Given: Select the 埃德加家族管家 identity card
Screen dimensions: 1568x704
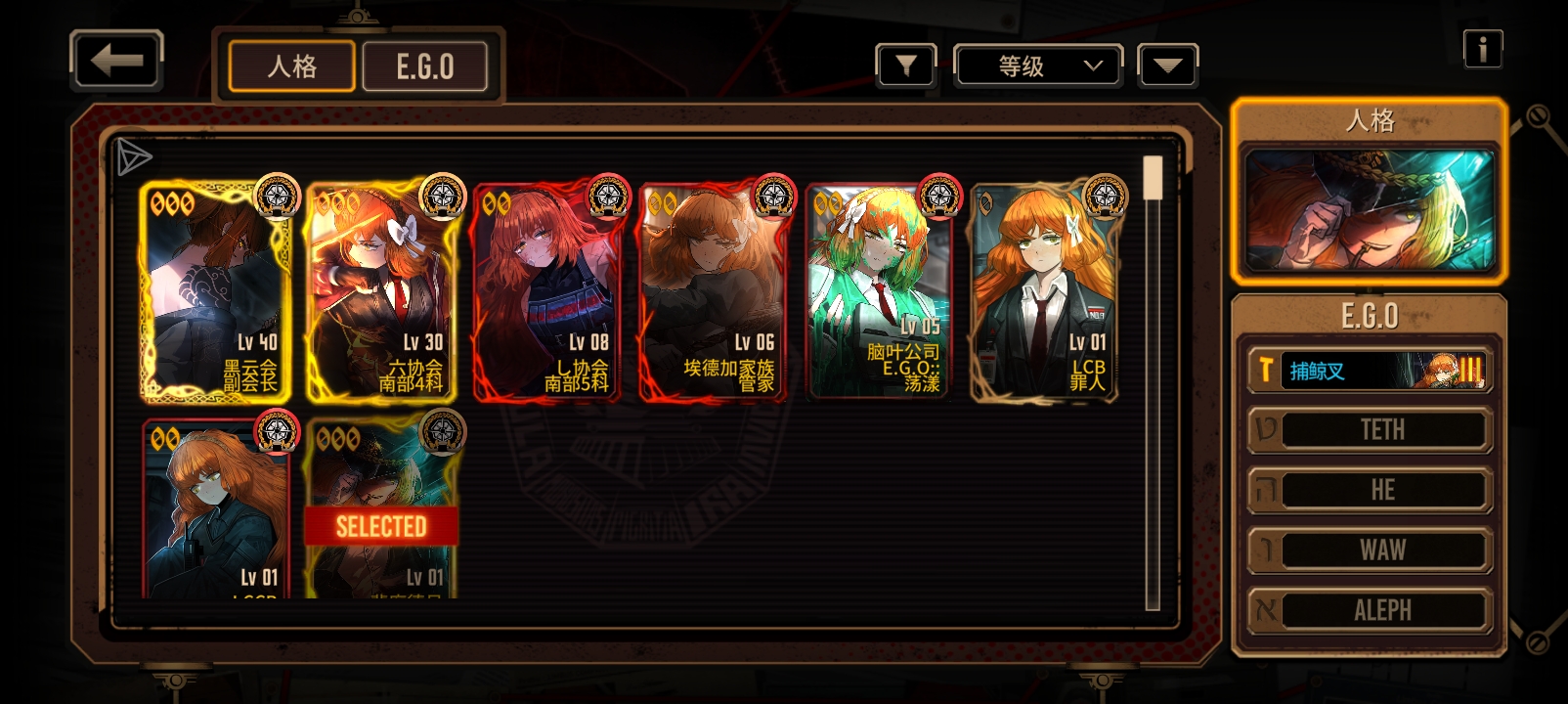Looking at the screenshot, I should tap(714, 291).
